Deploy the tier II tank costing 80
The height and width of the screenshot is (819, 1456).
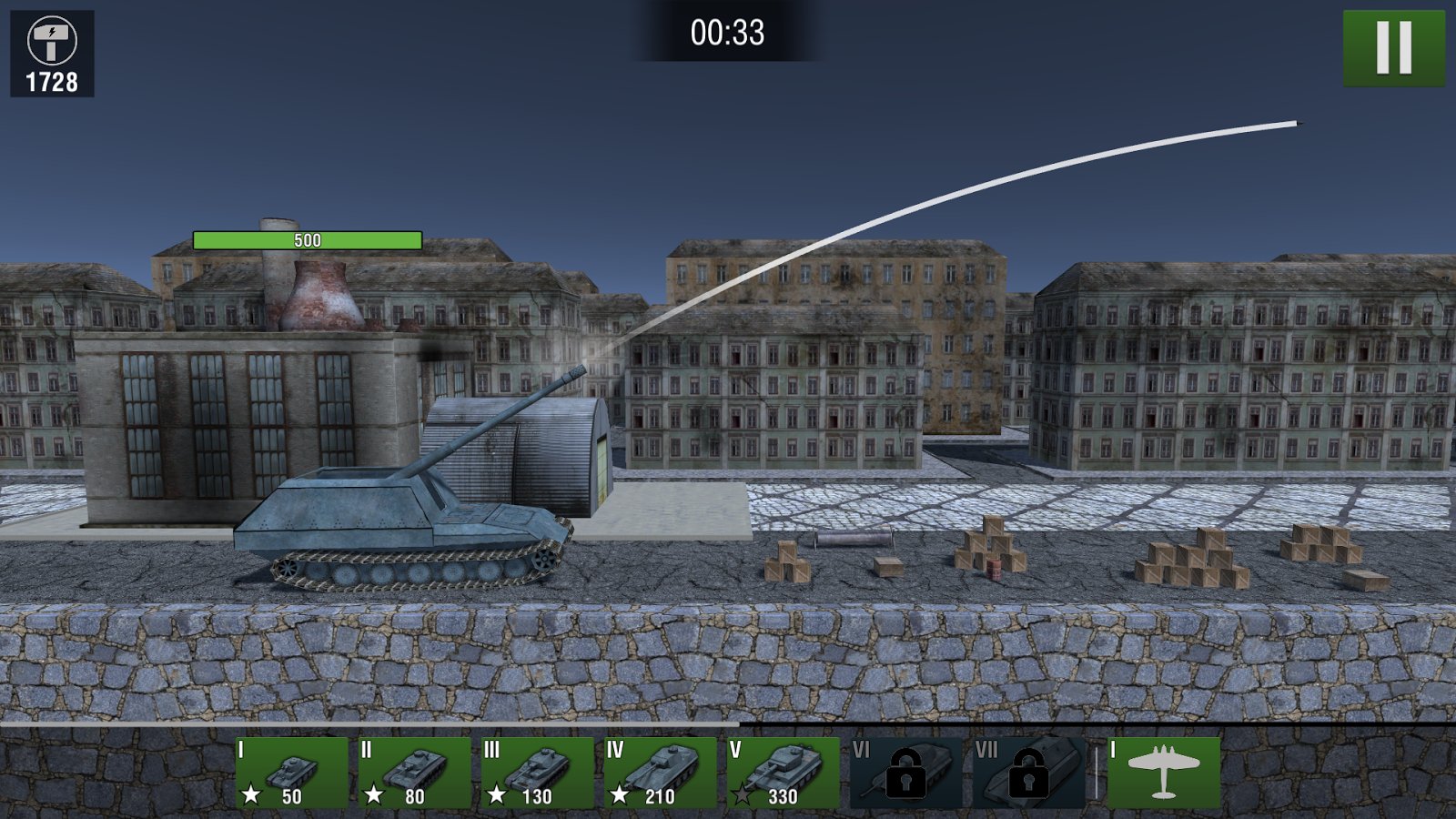coord(414,773)
